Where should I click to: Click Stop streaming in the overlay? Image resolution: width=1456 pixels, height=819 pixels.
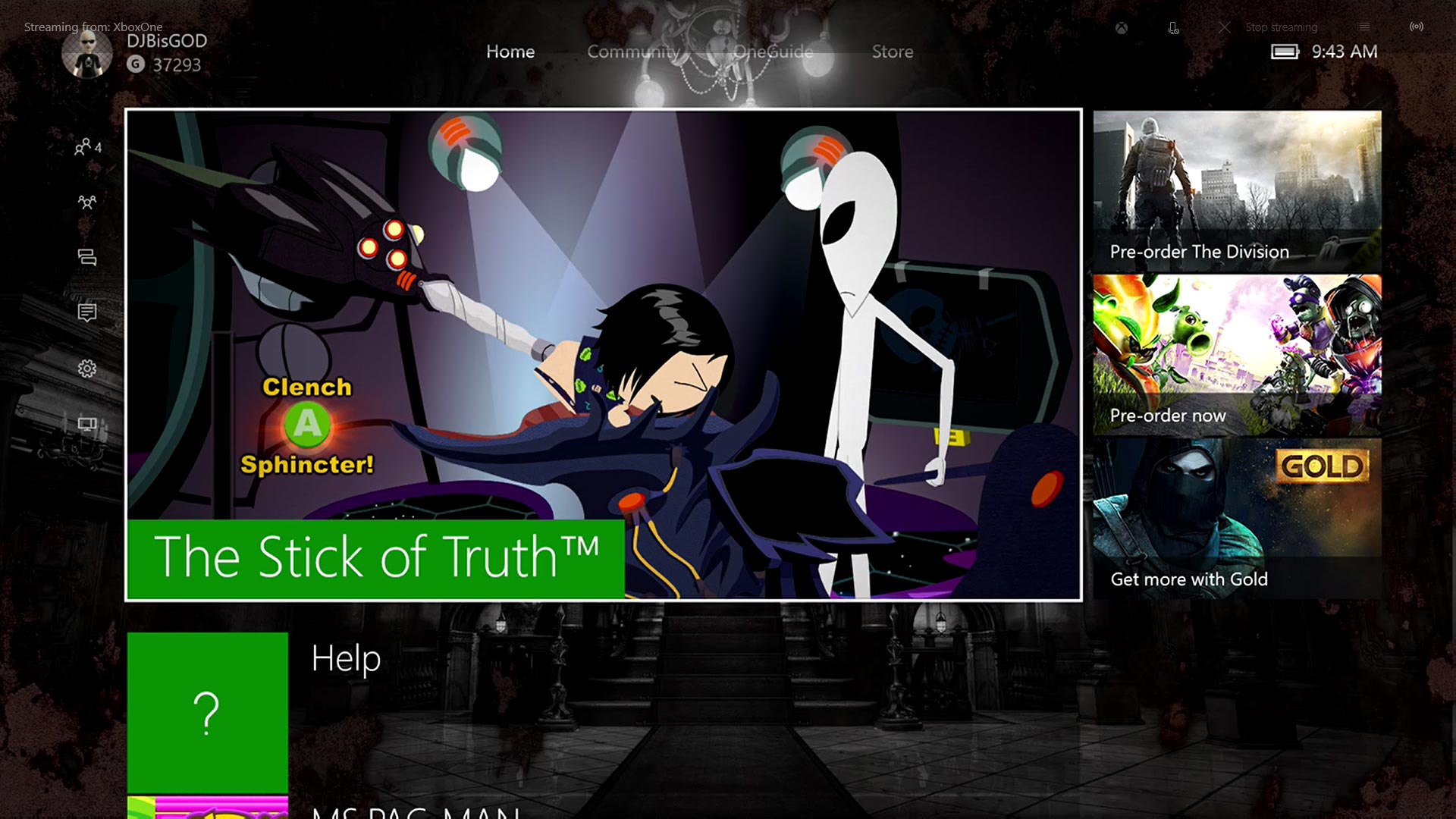pyautogui.click(x=1281, y=27)
